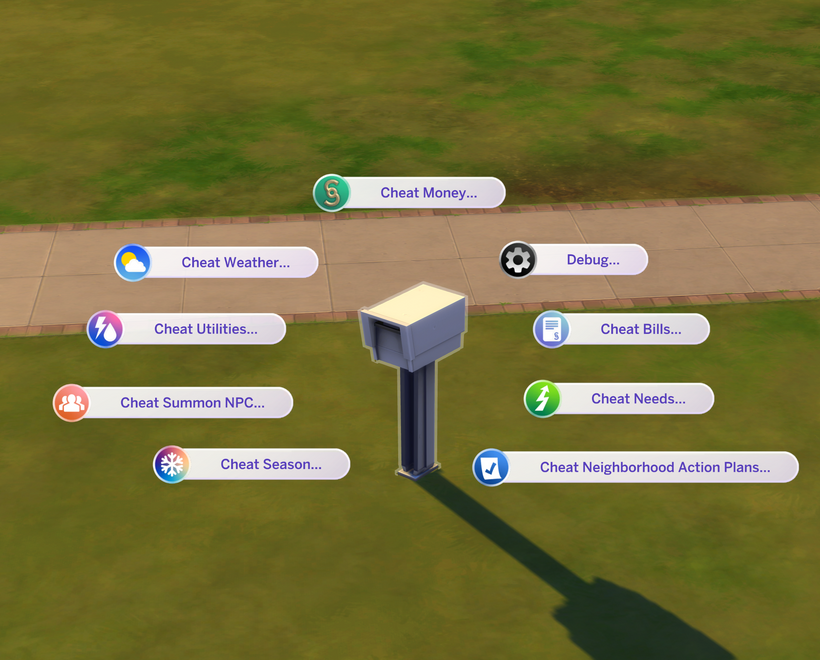
Task: Choose Cheat Summon NPC
Action: click(192, 403)
